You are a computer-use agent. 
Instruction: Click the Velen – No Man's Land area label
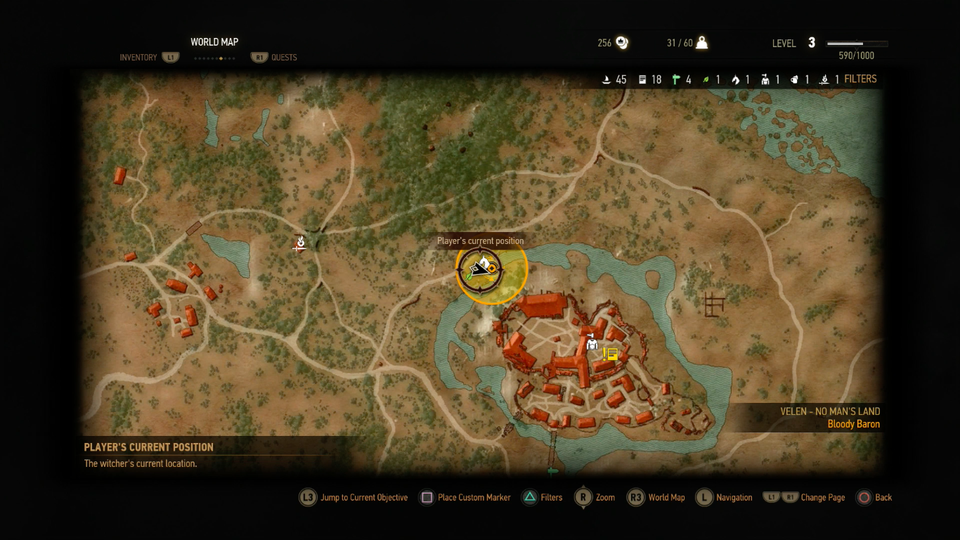pyautogui.click(x=830, y=411)
